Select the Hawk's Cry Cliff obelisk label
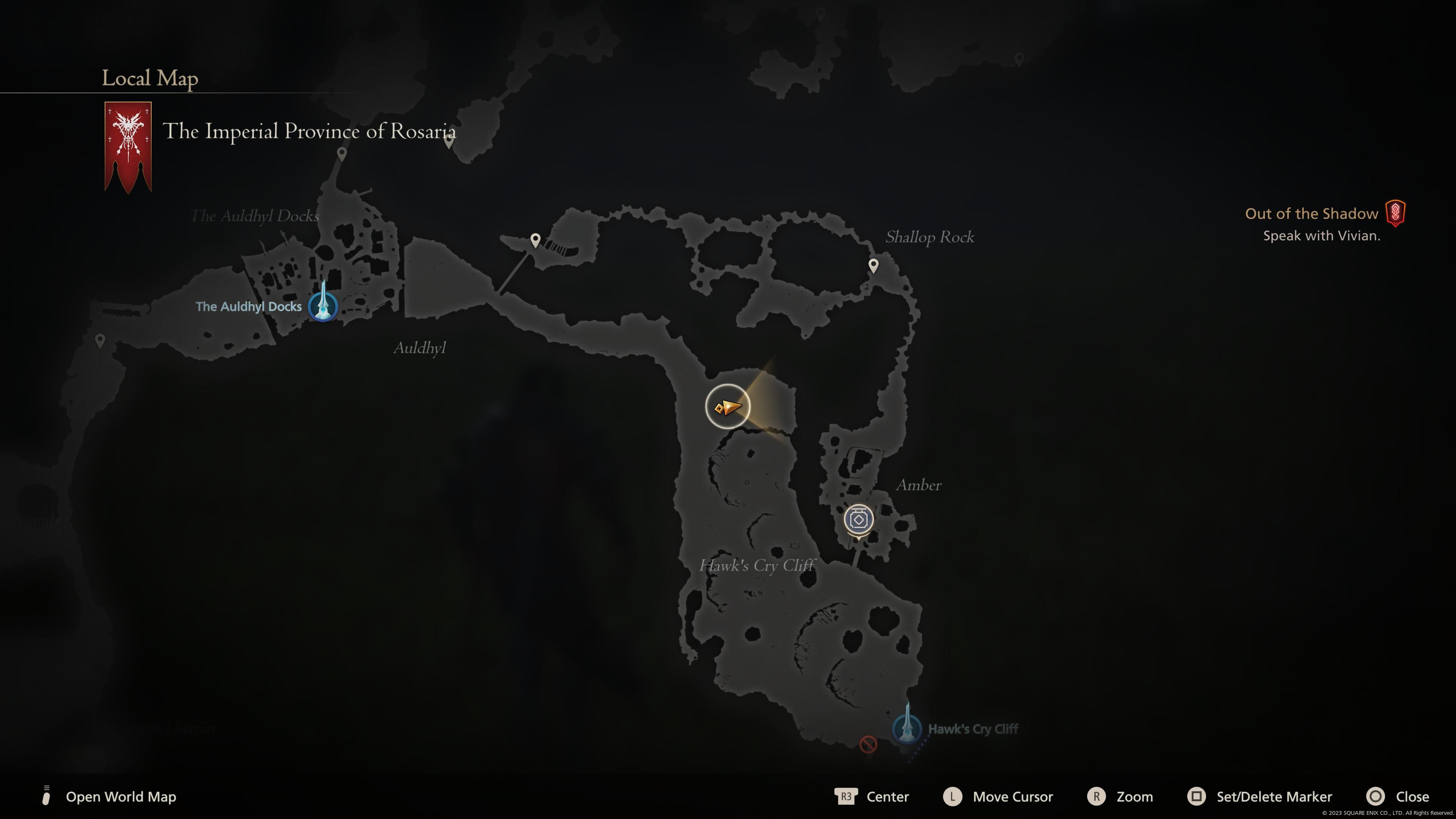Screen dimensions: 1456x819 point(973,729)
